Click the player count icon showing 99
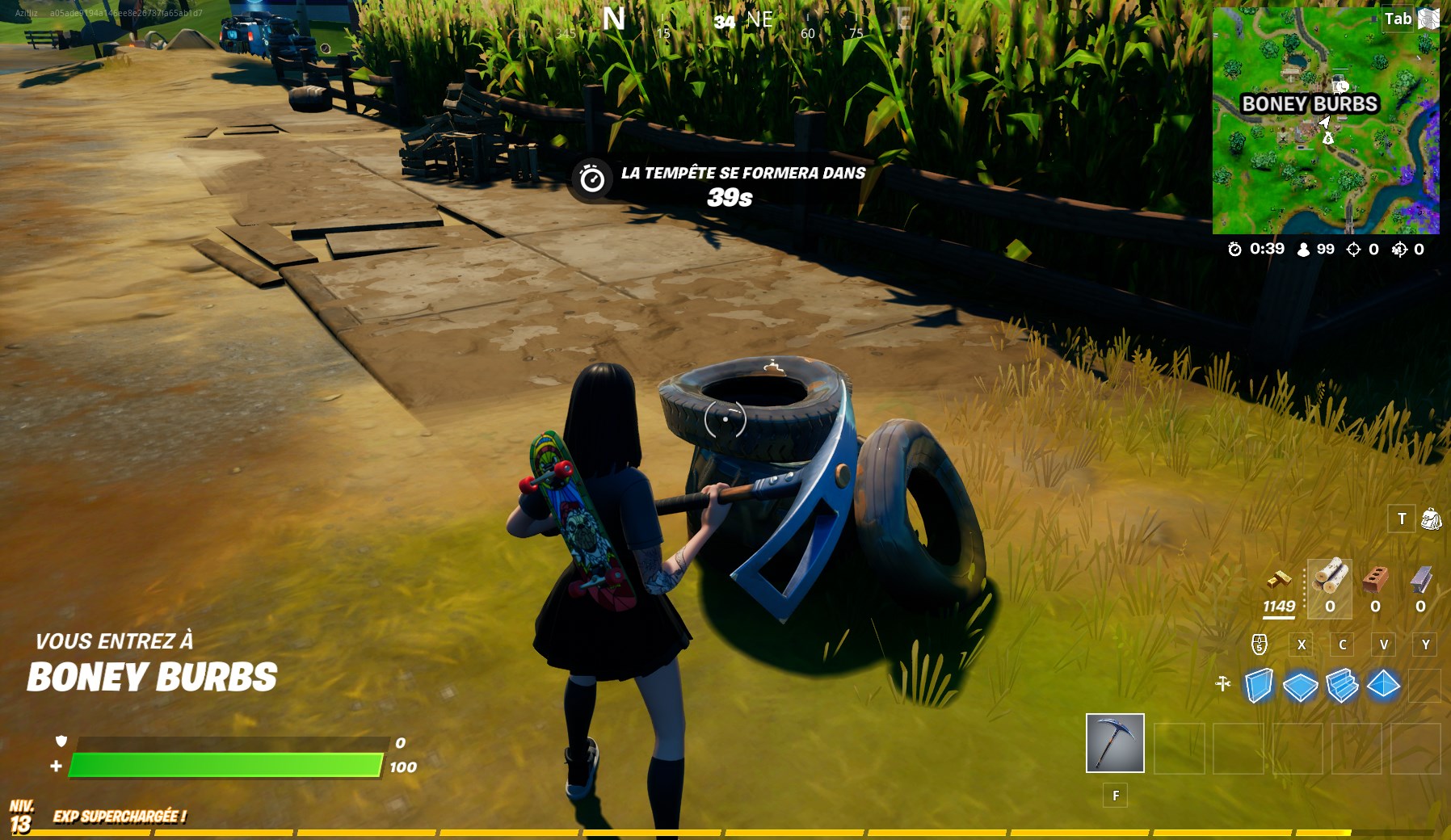Screen dimensions: 1451x840 (1304, 250)
